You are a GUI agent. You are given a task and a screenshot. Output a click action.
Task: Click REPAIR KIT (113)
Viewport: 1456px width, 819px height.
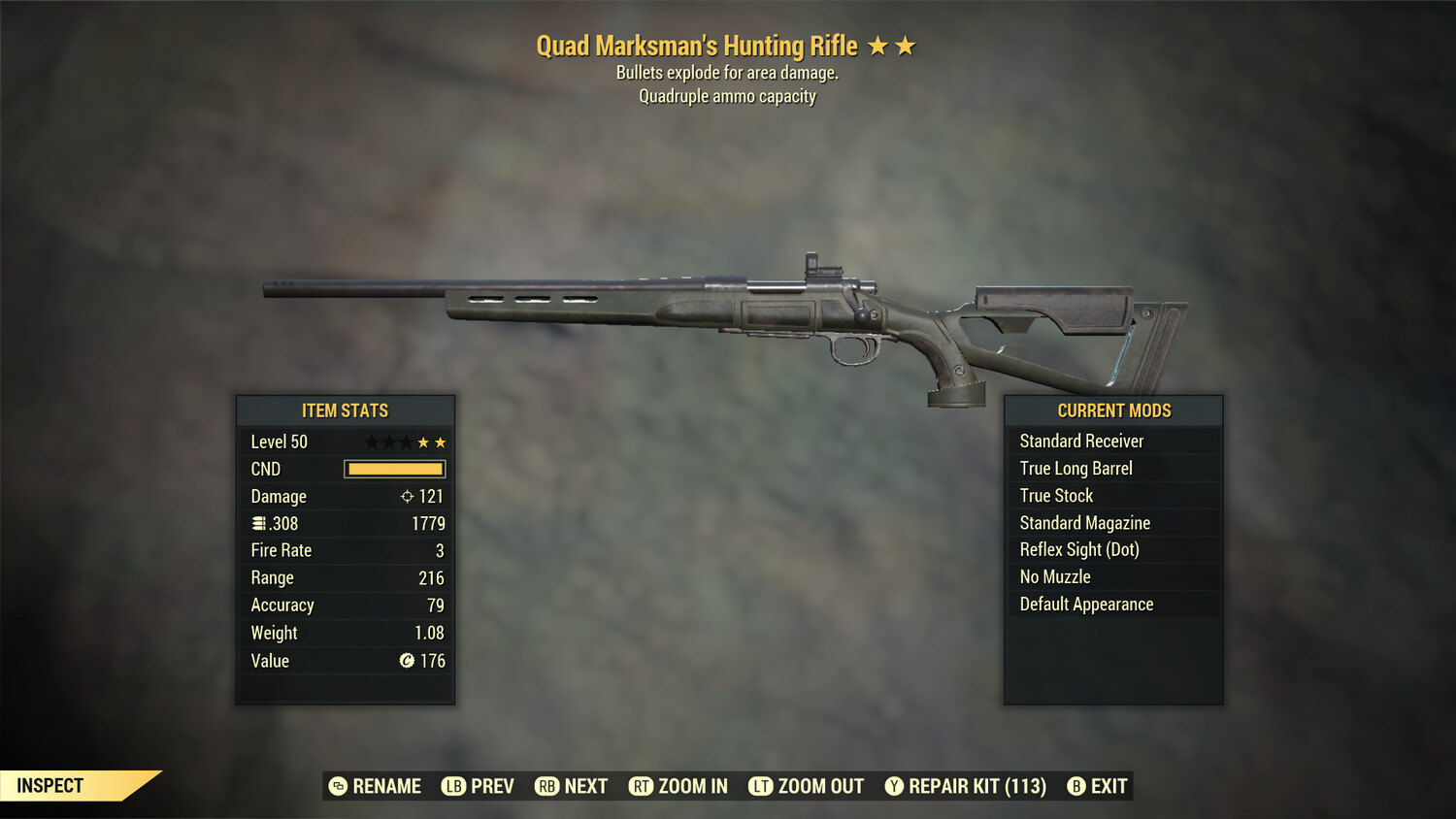(x=976, y=786)
